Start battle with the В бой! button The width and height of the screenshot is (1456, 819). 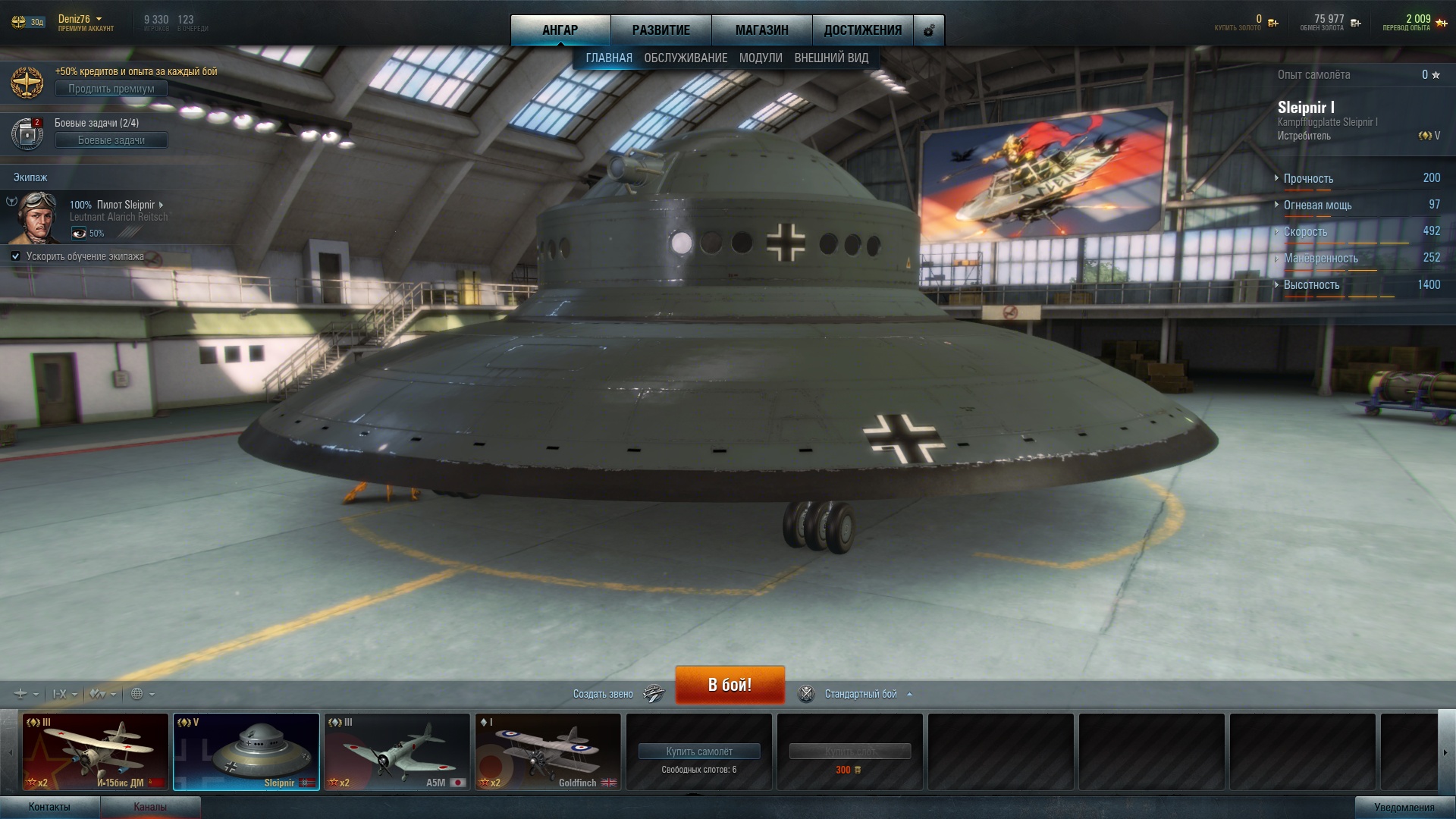(x=730, y=685)
